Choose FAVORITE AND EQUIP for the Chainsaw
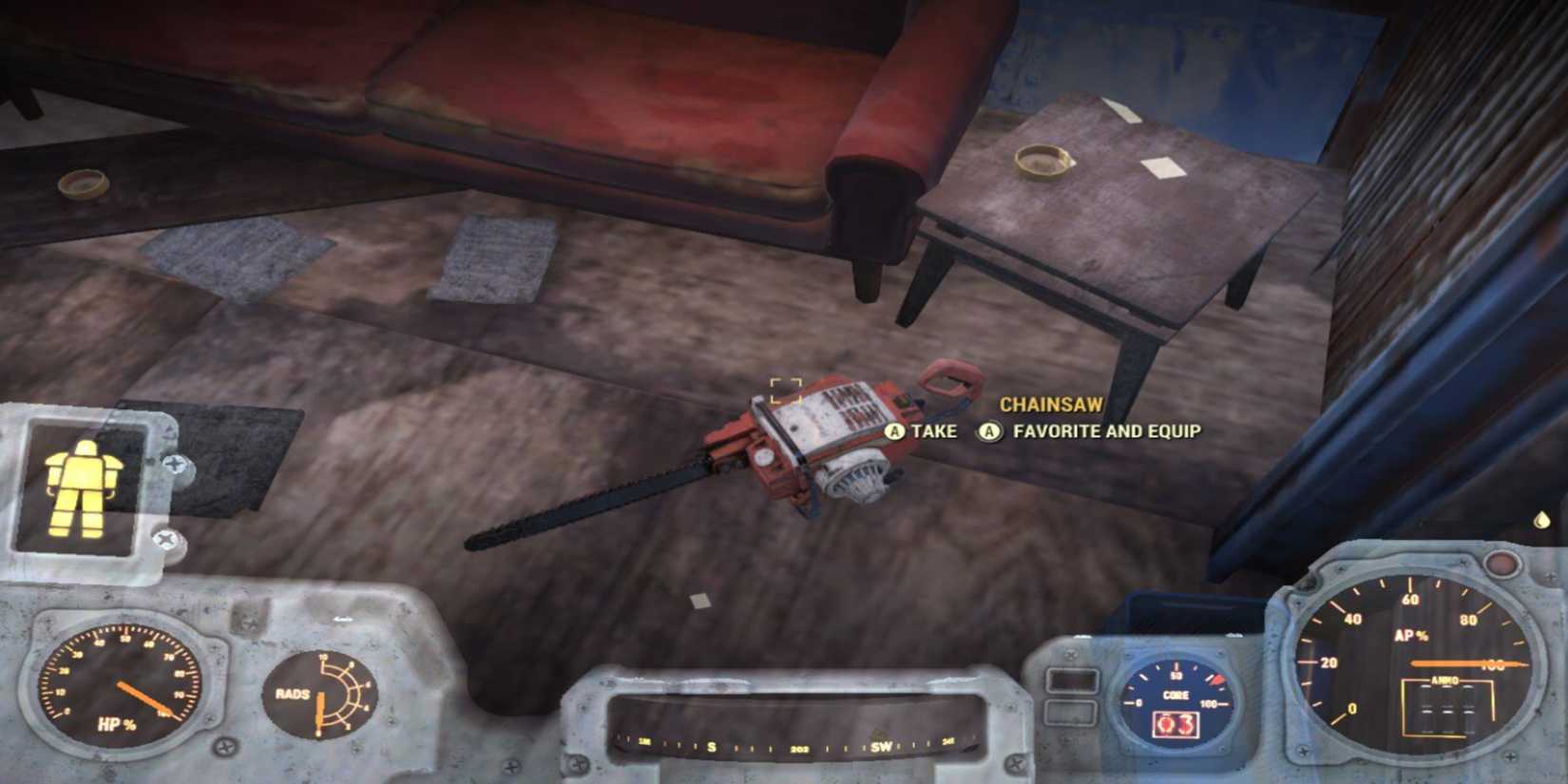Screen dimensions: 1568x784 [x=1106, y=430]
